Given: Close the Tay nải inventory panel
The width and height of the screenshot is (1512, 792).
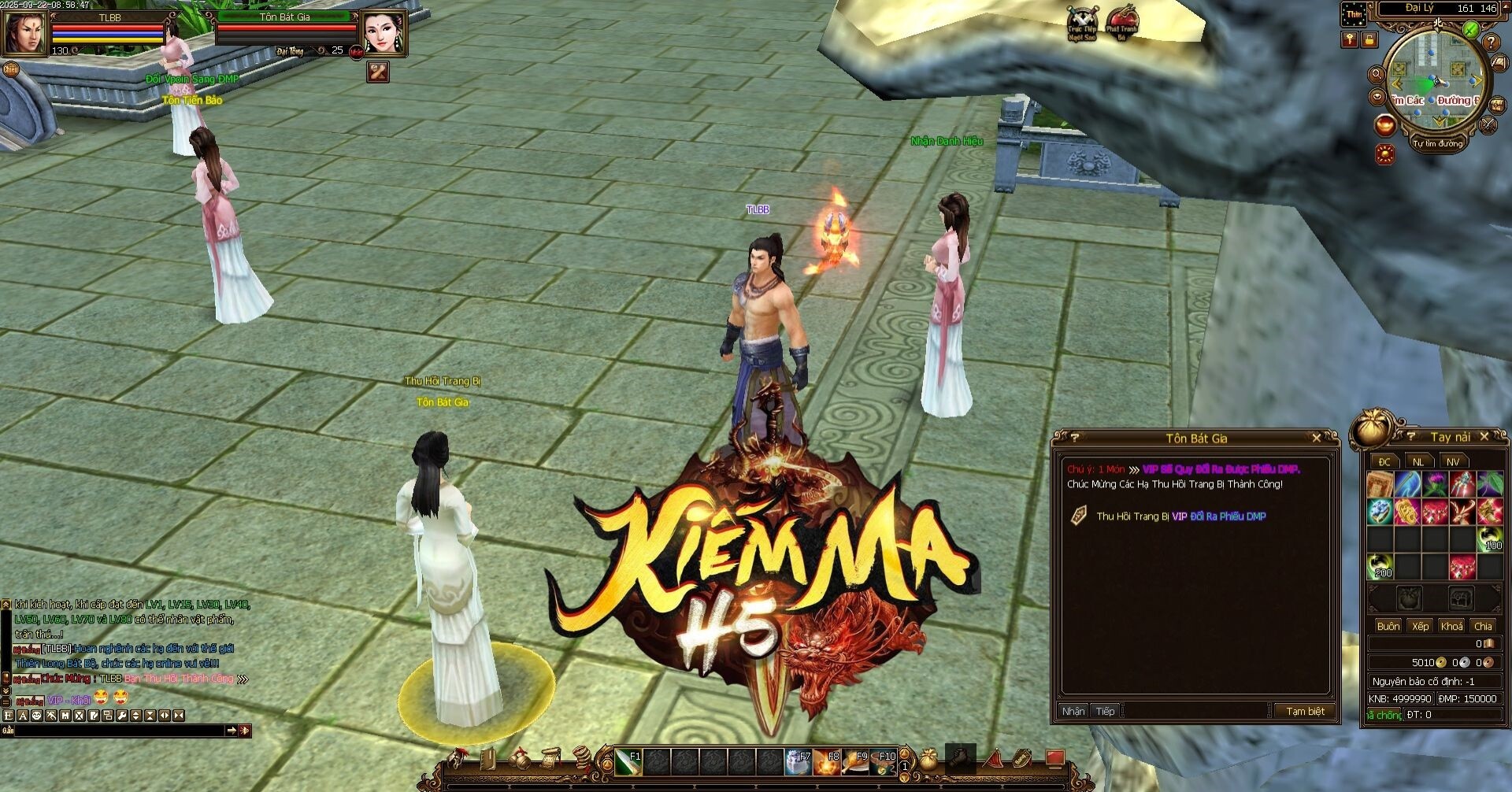Looking at the screenshot, I should [x=1484, y=436].
